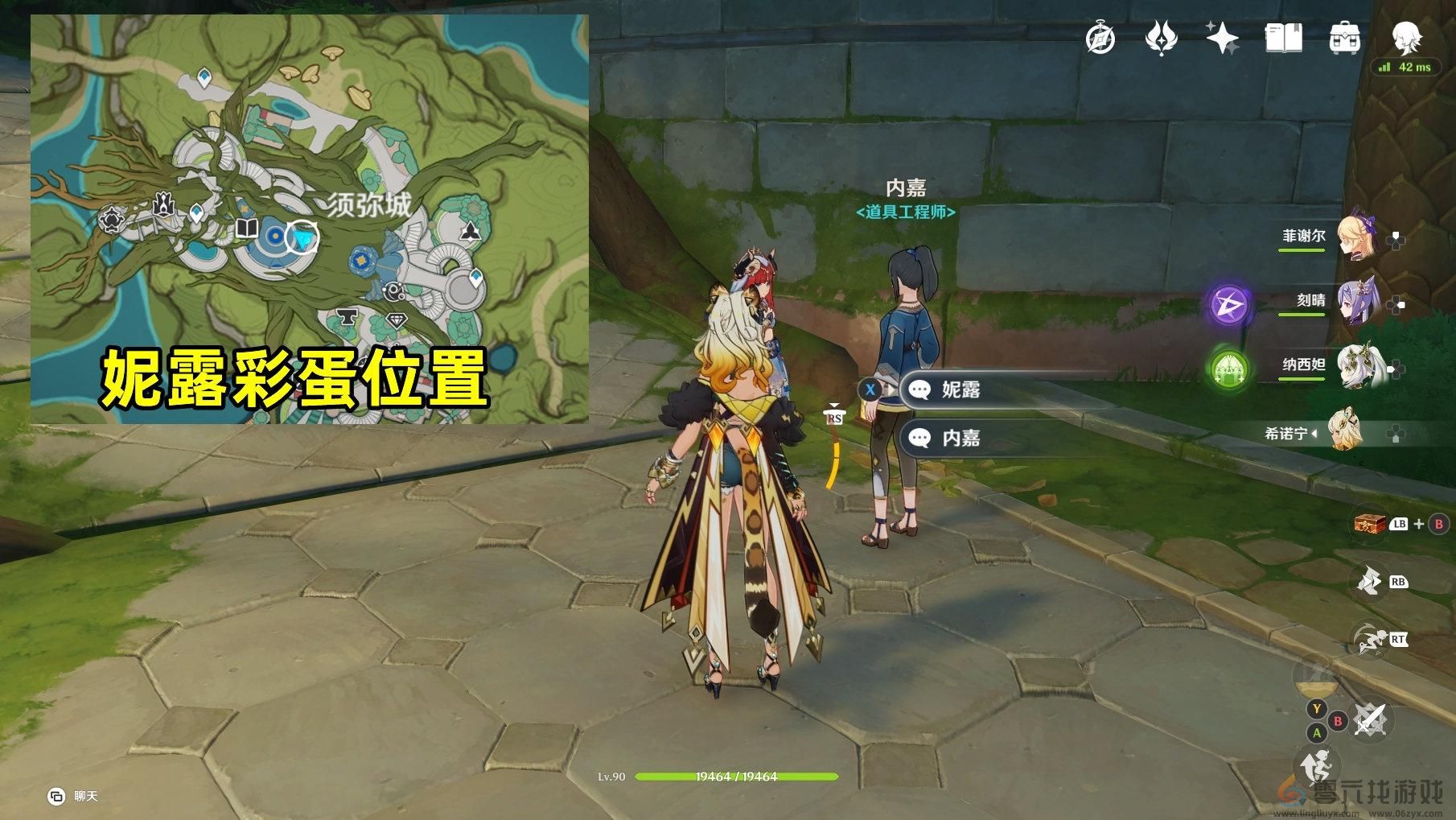Open the Paimon menu wings icon
The image size is (1456, 820).
(1162, 38)
